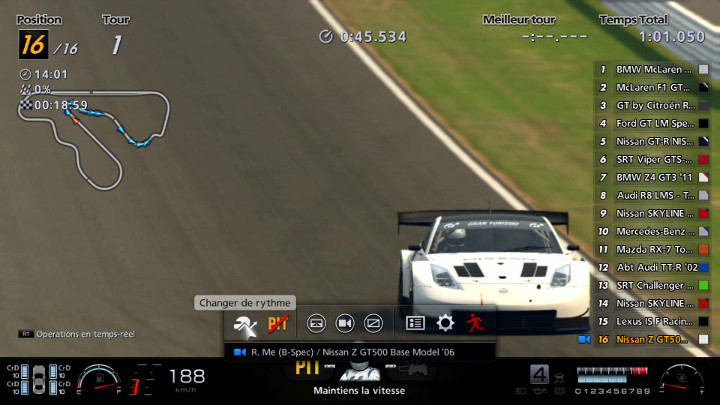The image size is (720, 405).
Task: Select the Lexus IS F Racing row
Action: (x=653, y=321)
